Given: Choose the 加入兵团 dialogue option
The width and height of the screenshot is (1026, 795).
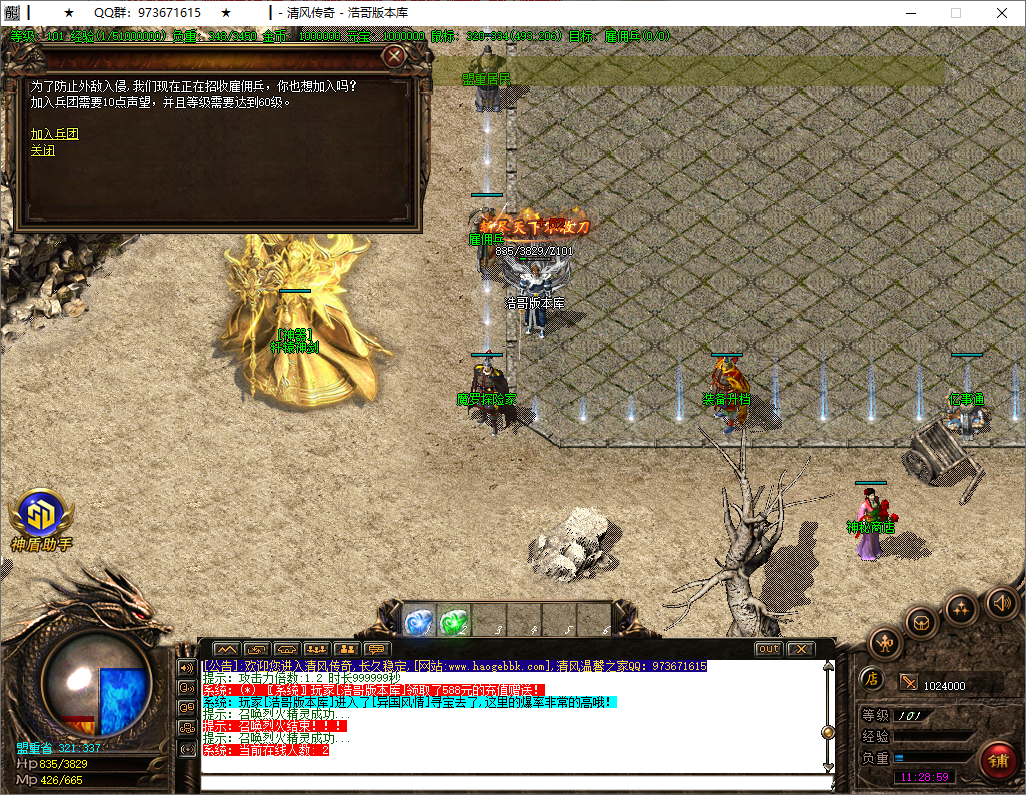Looking at the screenshot, I should pyautogui.click(x=54, y=134).
